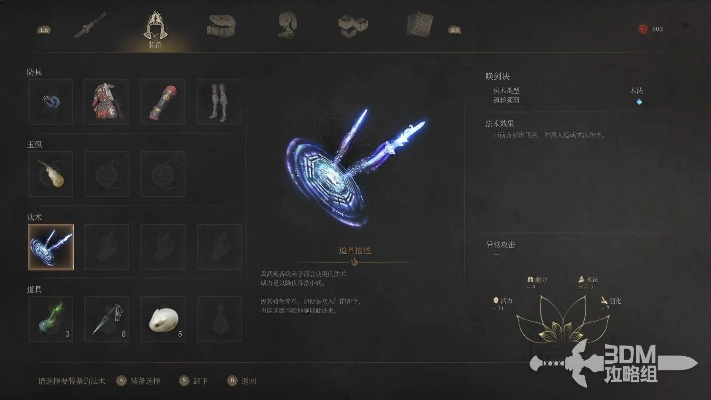Select the blue headpiece armor slot
Viewport: 711px width, 400px height.
click(x=50, y=102)
